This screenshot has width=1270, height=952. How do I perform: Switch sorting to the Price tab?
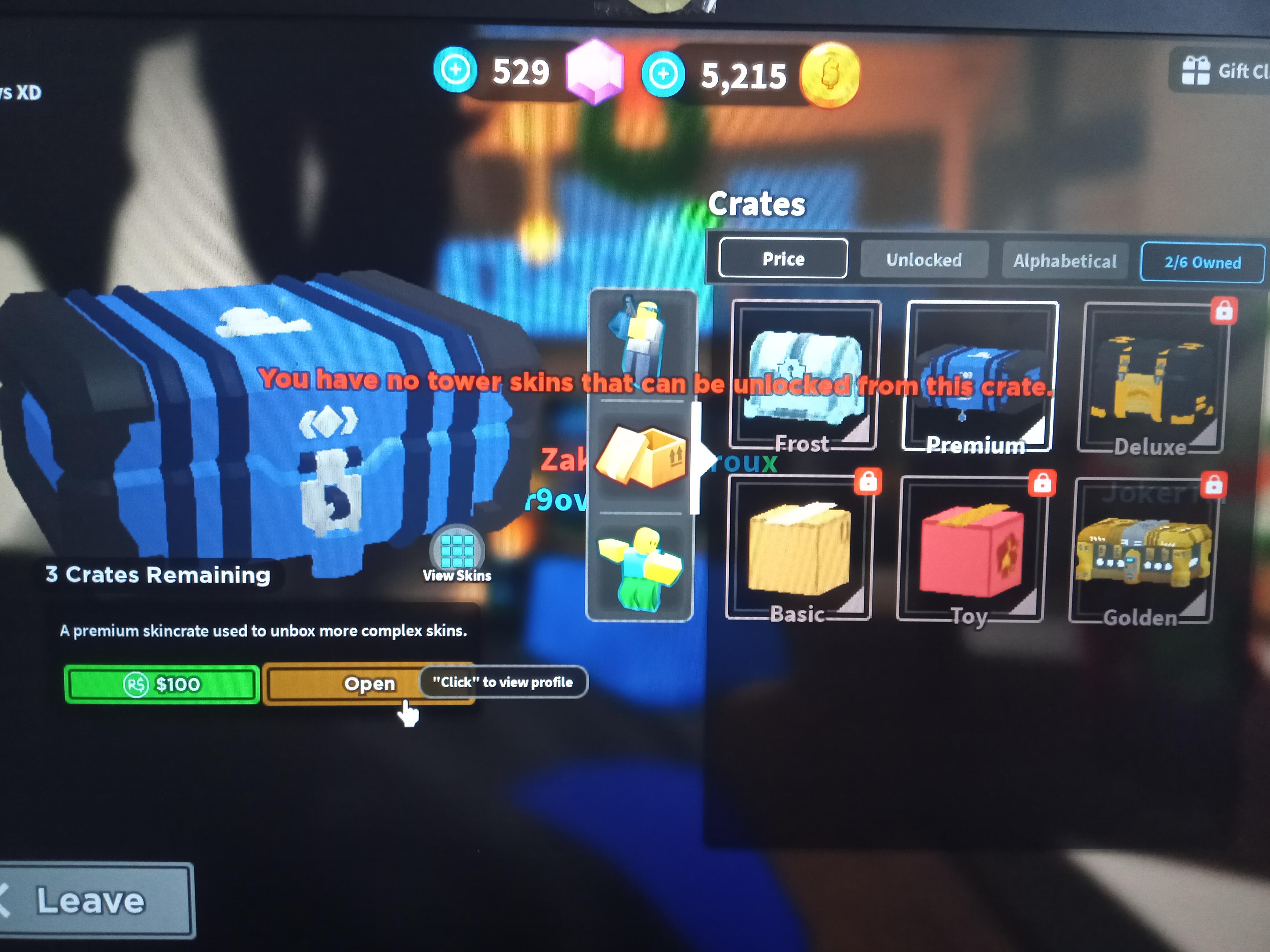click(782, 259)
